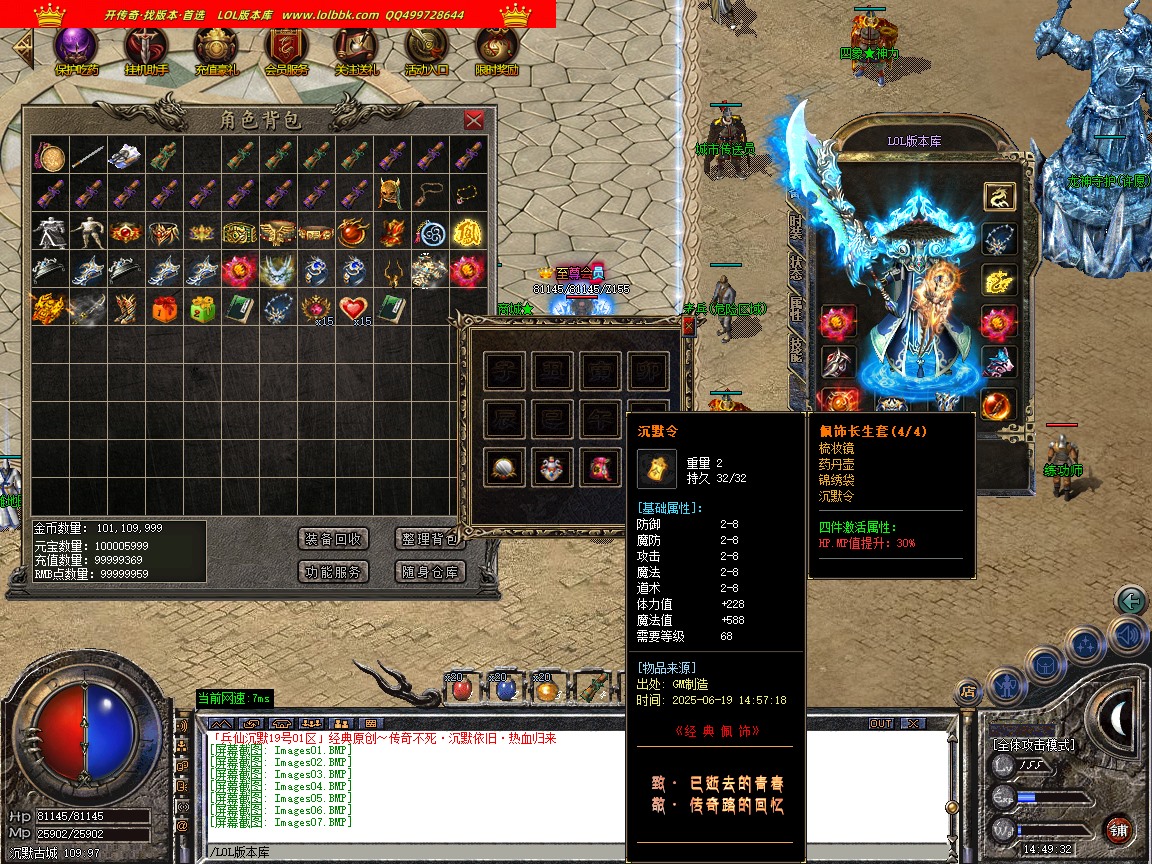Open the 挂机助手 auto-play helper
The height and width of the screenshot is (864, 1152).
pos(146,50)
